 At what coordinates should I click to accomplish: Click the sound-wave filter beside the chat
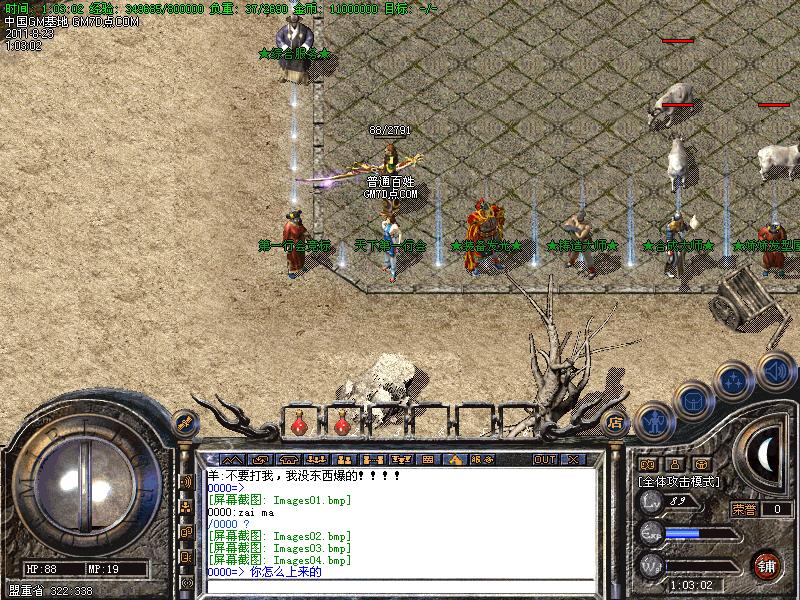pyautogui.click(x=186, y=482)
